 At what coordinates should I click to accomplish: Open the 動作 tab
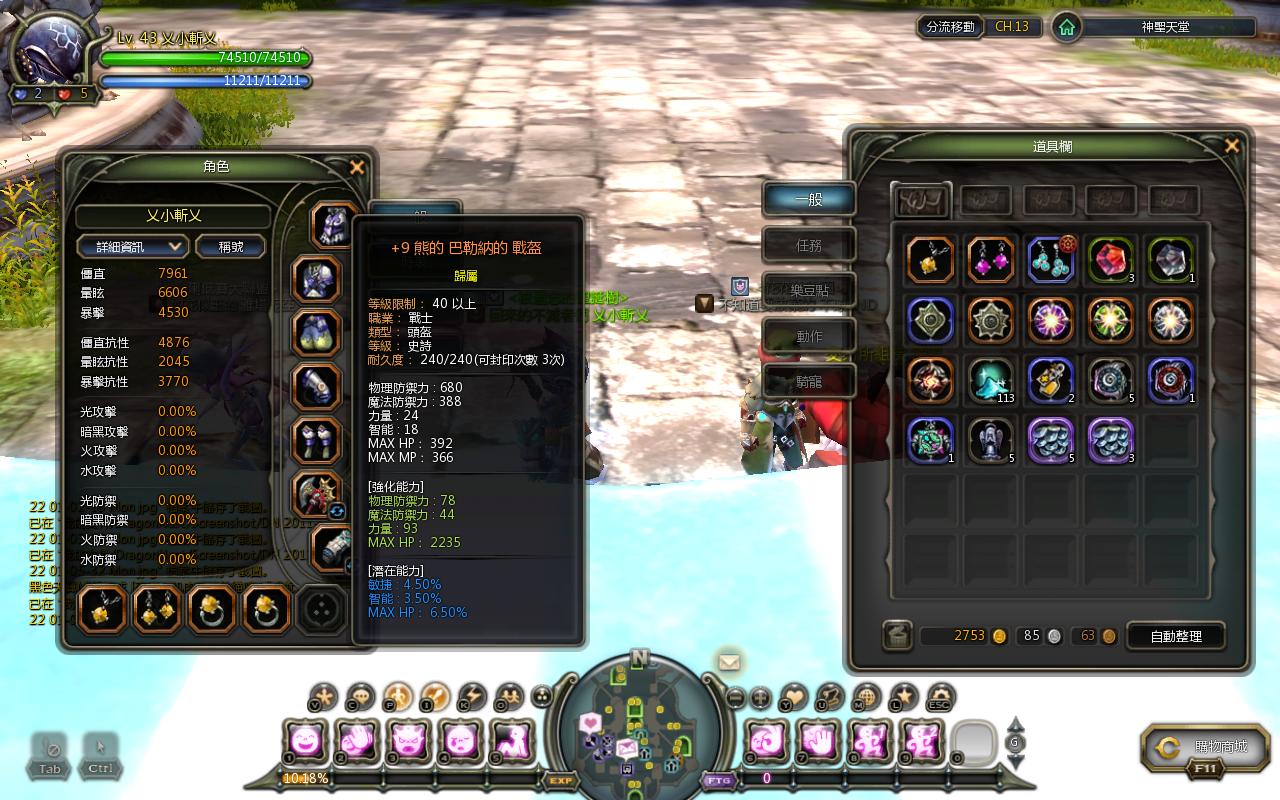click(x=809, y=337)
